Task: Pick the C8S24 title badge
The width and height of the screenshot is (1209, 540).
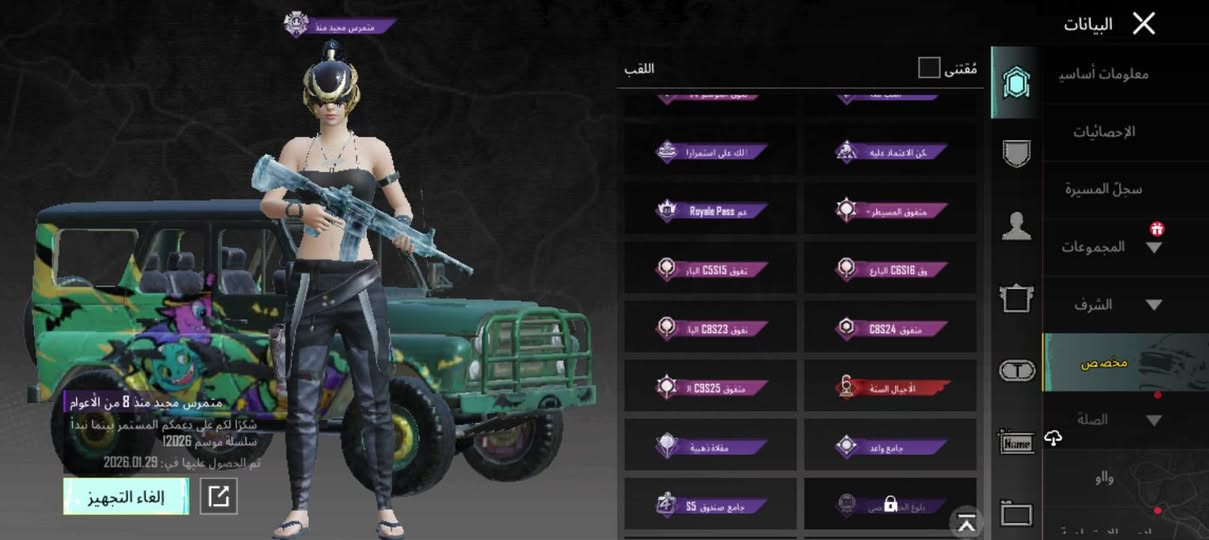Action: [x=890, y=327]
